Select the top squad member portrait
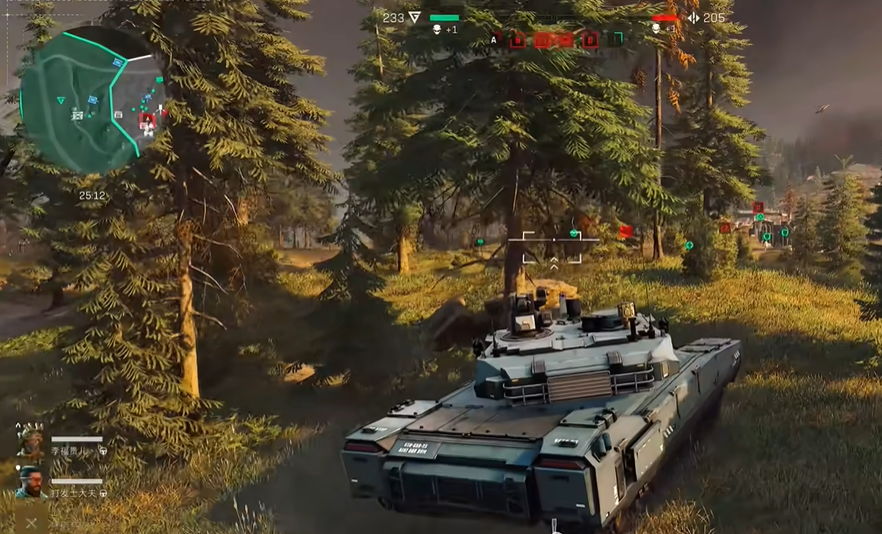This screenshot has height=534, width=882. 30,443
